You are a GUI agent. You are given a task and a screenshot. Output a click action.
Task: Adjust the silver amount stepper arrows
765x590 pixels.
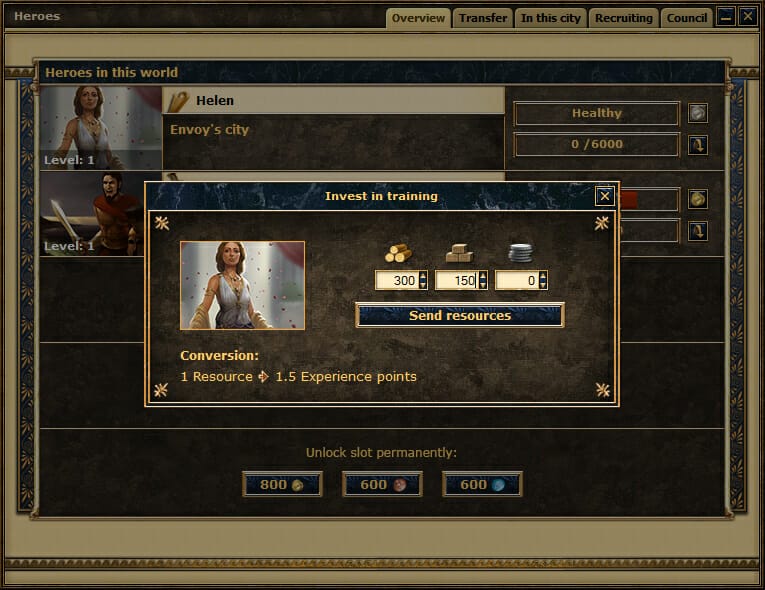tap(543, 281)
